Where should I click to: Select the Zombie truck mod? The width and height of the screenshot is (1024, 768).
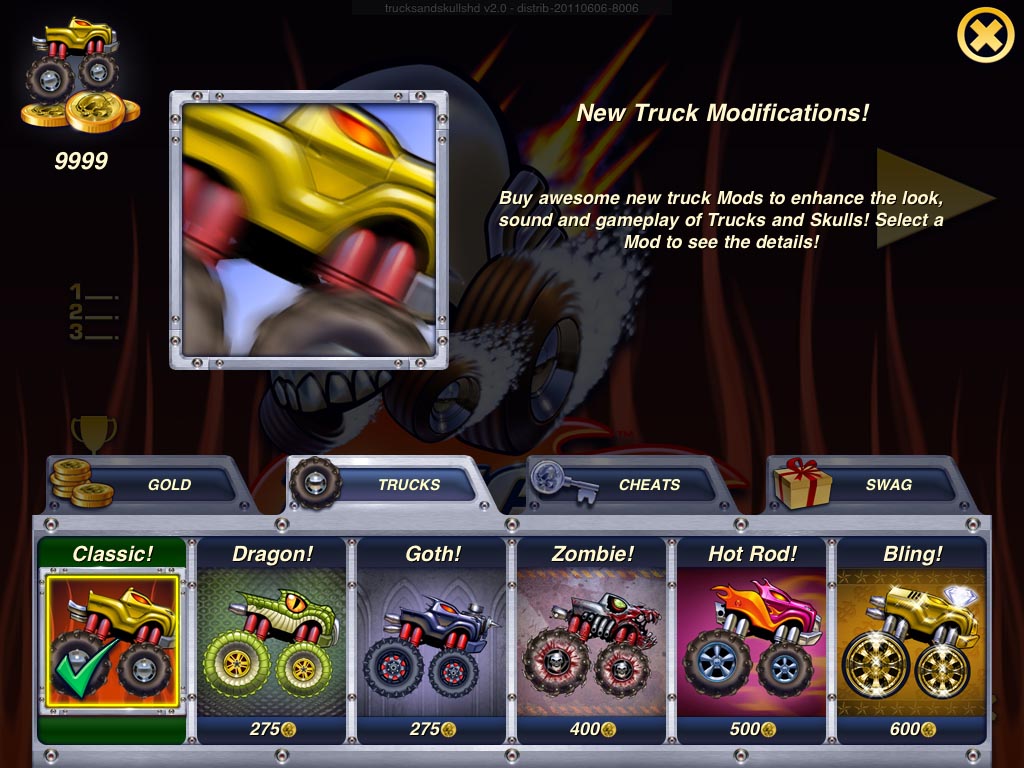pyautogui.click(x=592, y=640)
